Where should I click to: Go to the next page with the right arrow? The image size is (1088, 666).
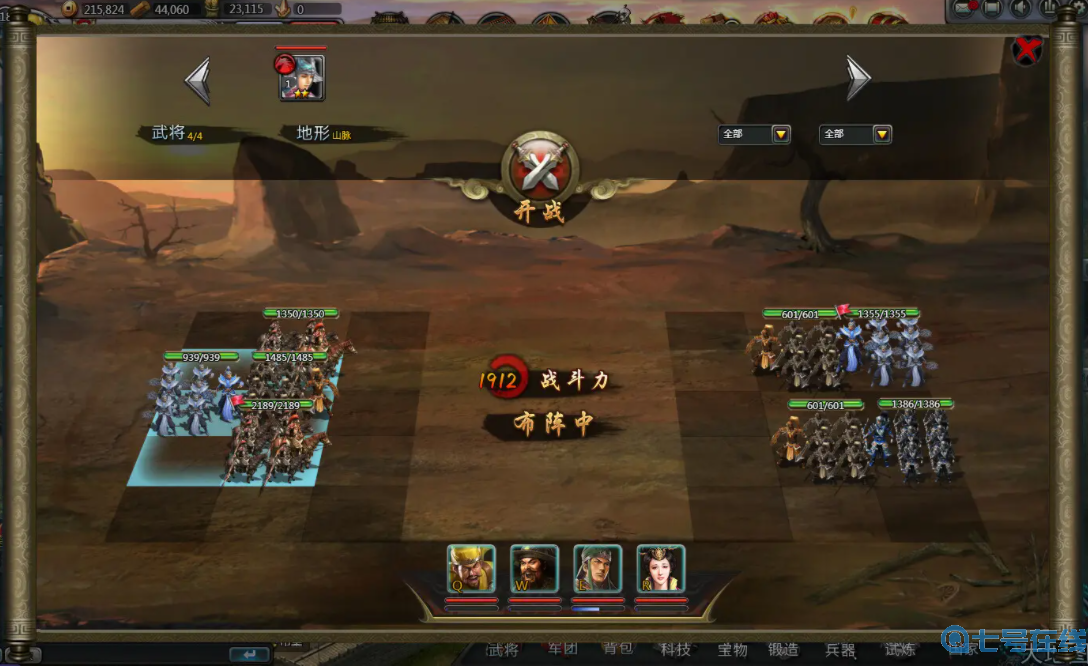(x=858, y=78)
